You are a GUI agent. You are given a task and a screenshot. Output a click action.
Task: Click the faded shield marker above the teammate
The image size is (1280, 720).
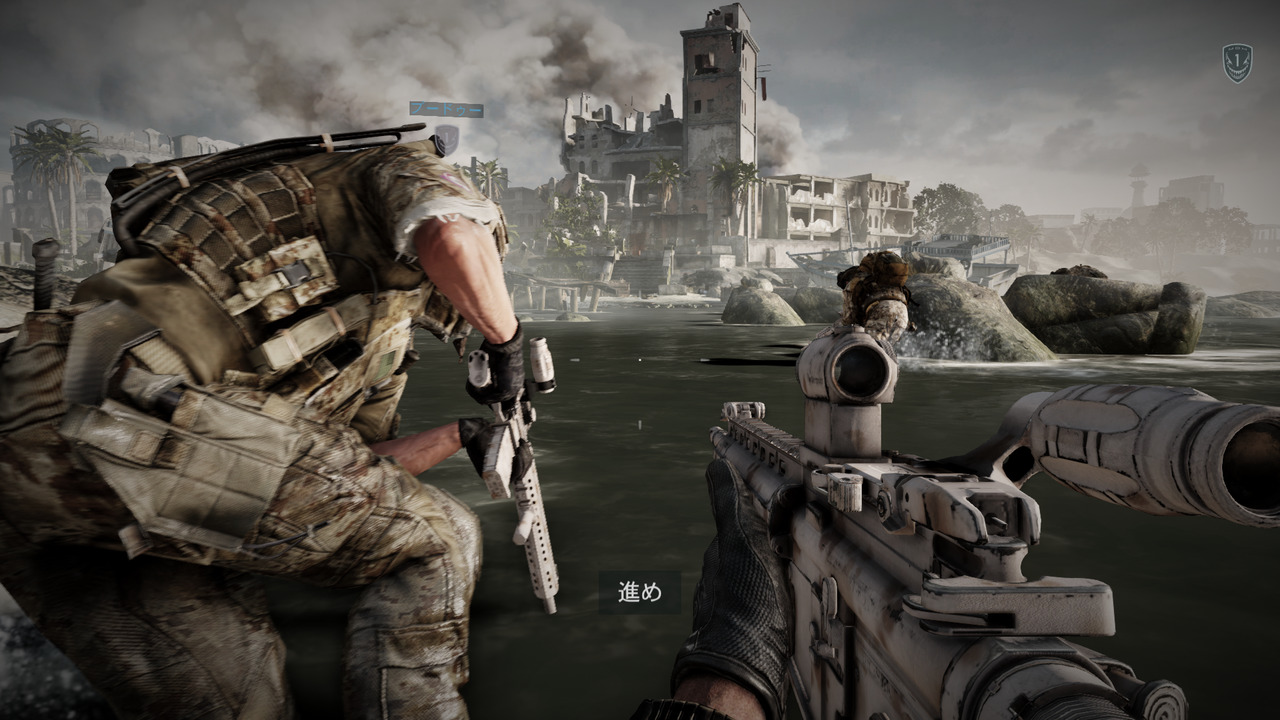pyautogui.click(x=447, y=139)
